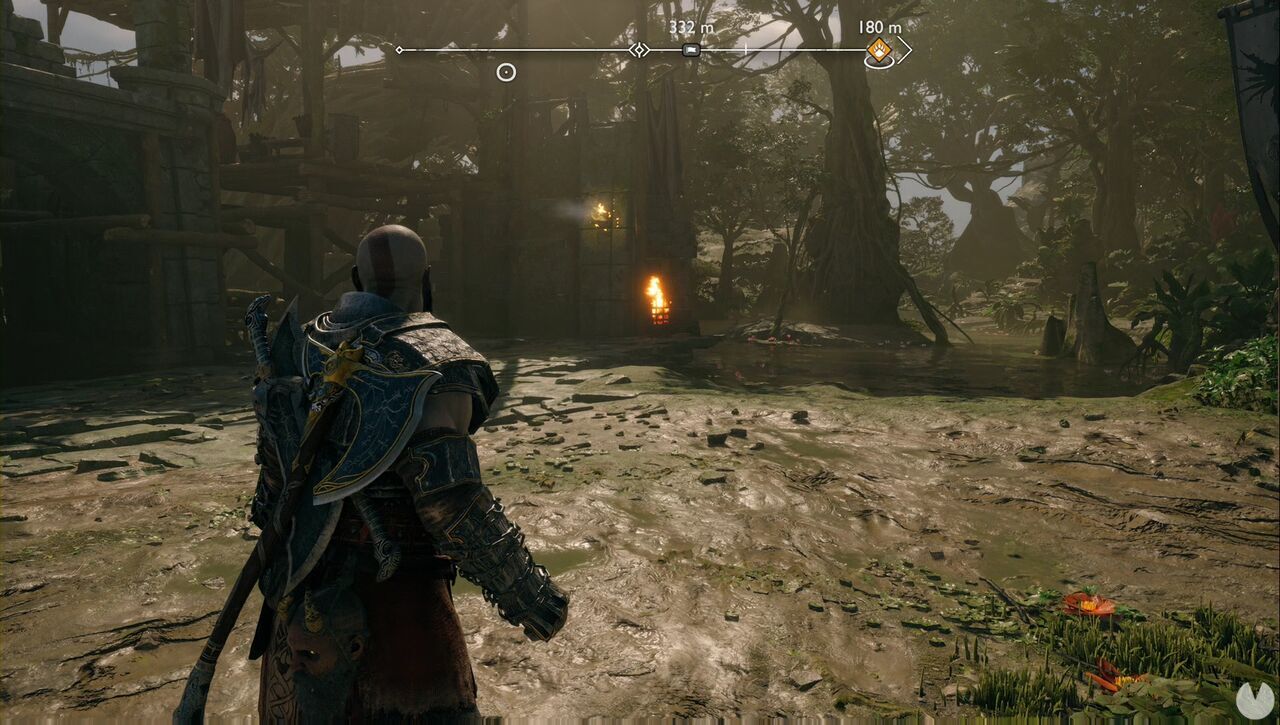
Task: Click the chevron arrow at the compass right edge
Action: pos(907,48)
